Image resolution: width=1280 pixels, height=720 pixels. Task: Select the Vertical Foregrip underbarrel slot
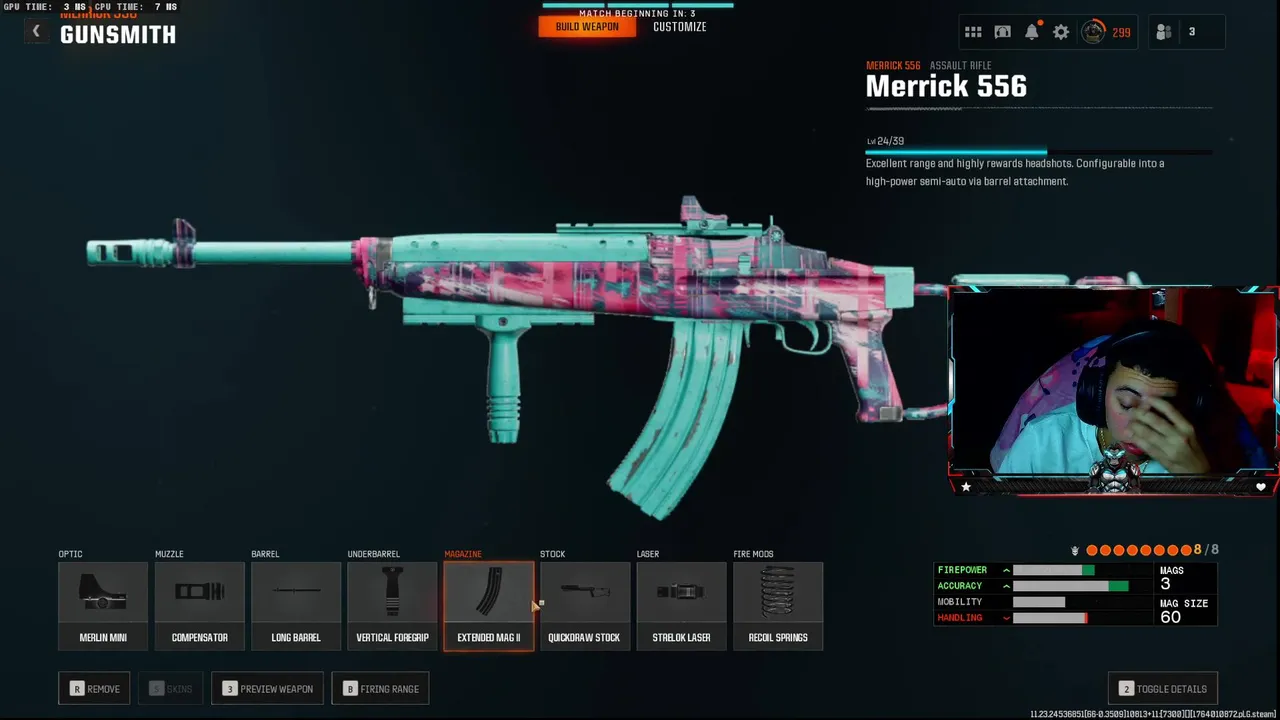(x=392, y=606)
